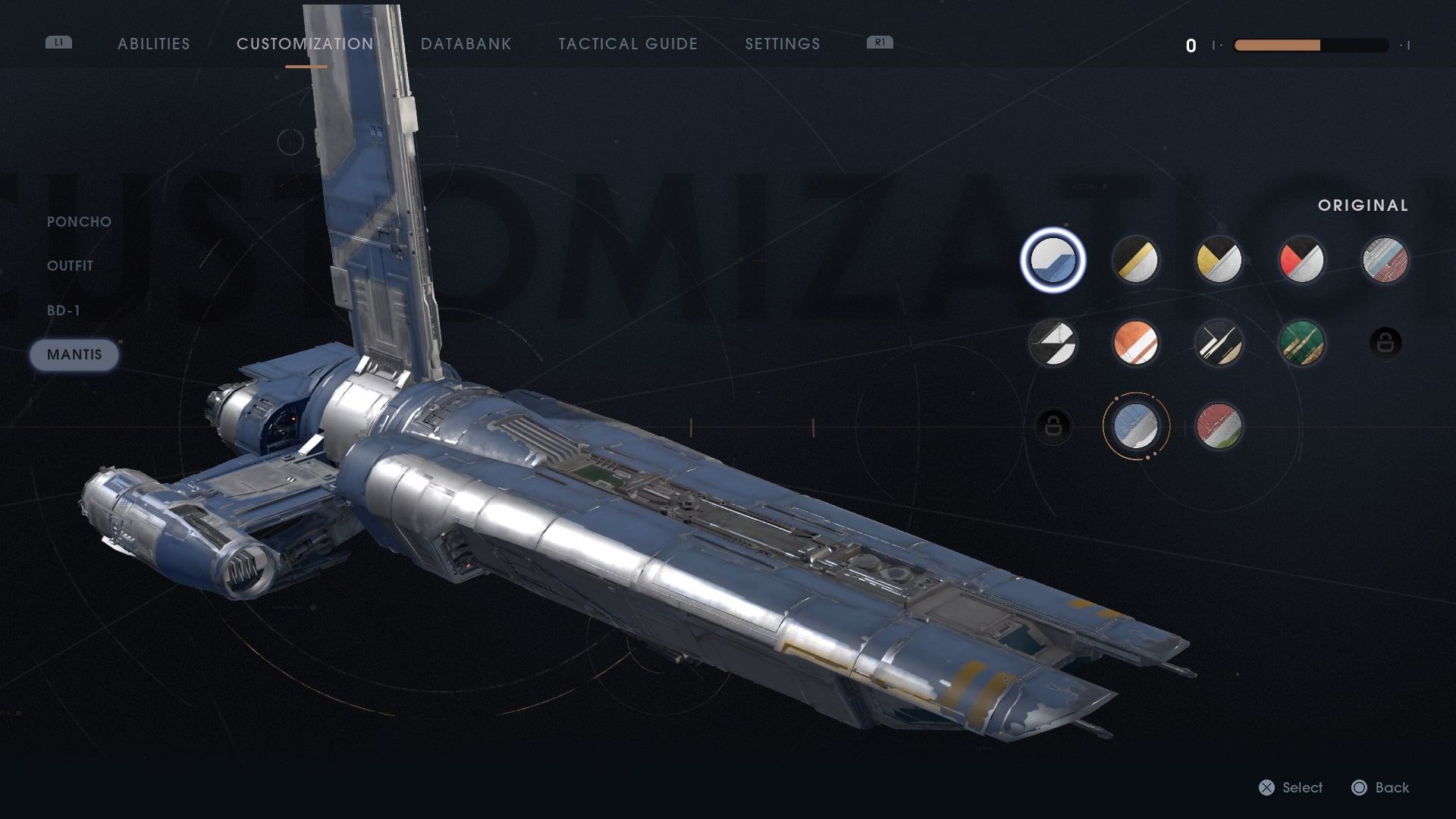This screenshot has height=819, width=1456.
Task: Pick the dark navy and cream paint
Action: 1219,343
